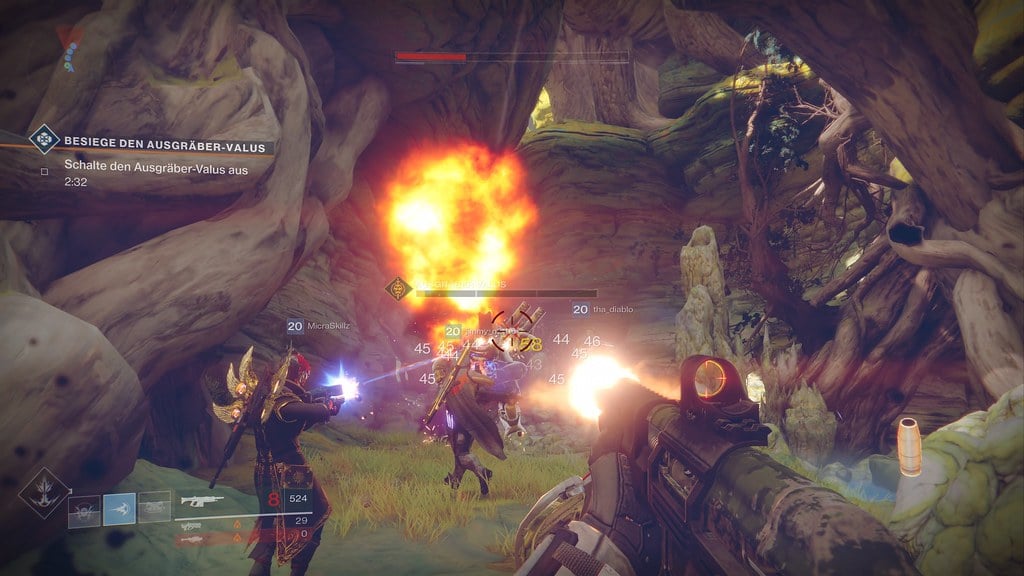Activate the greyed-out class ability slot
Image resolution: width=1024 pixels, height=576 pixels.
[x=154, y=509]
